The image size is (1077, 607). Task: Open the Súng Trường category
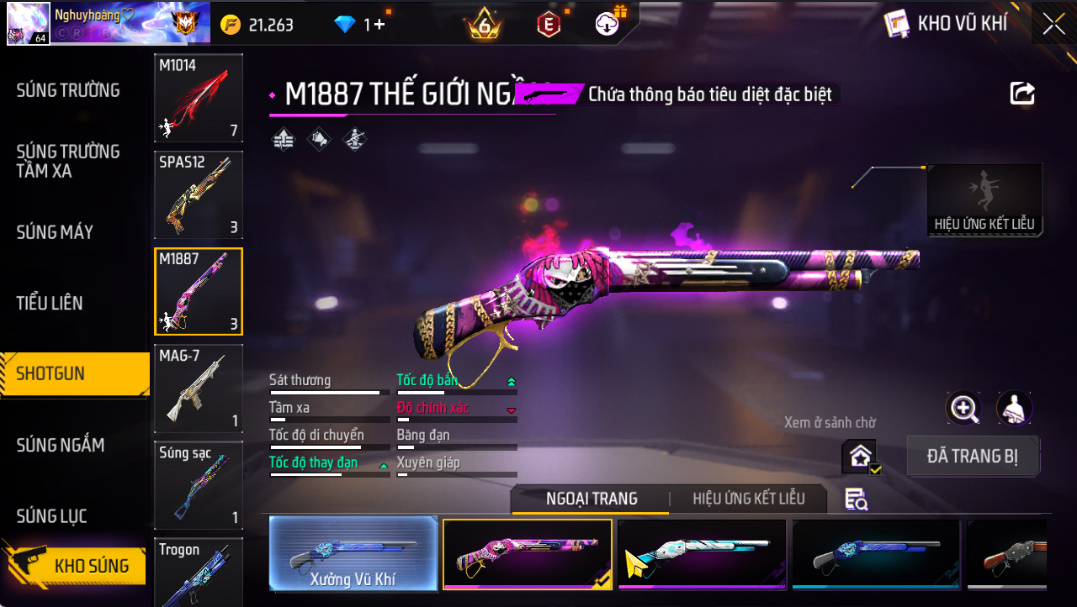(x=68, y=90)
